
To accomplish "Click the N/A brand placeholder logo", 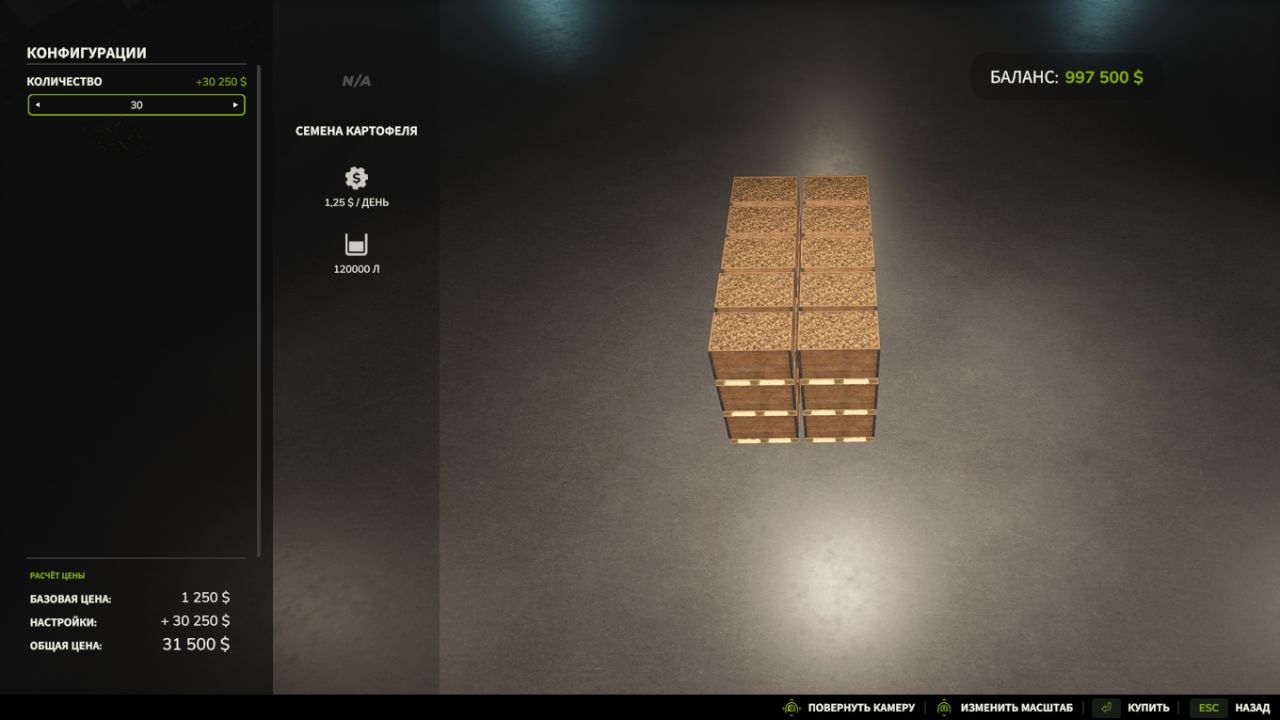I will pyautogui.click(x=355, y=80).
